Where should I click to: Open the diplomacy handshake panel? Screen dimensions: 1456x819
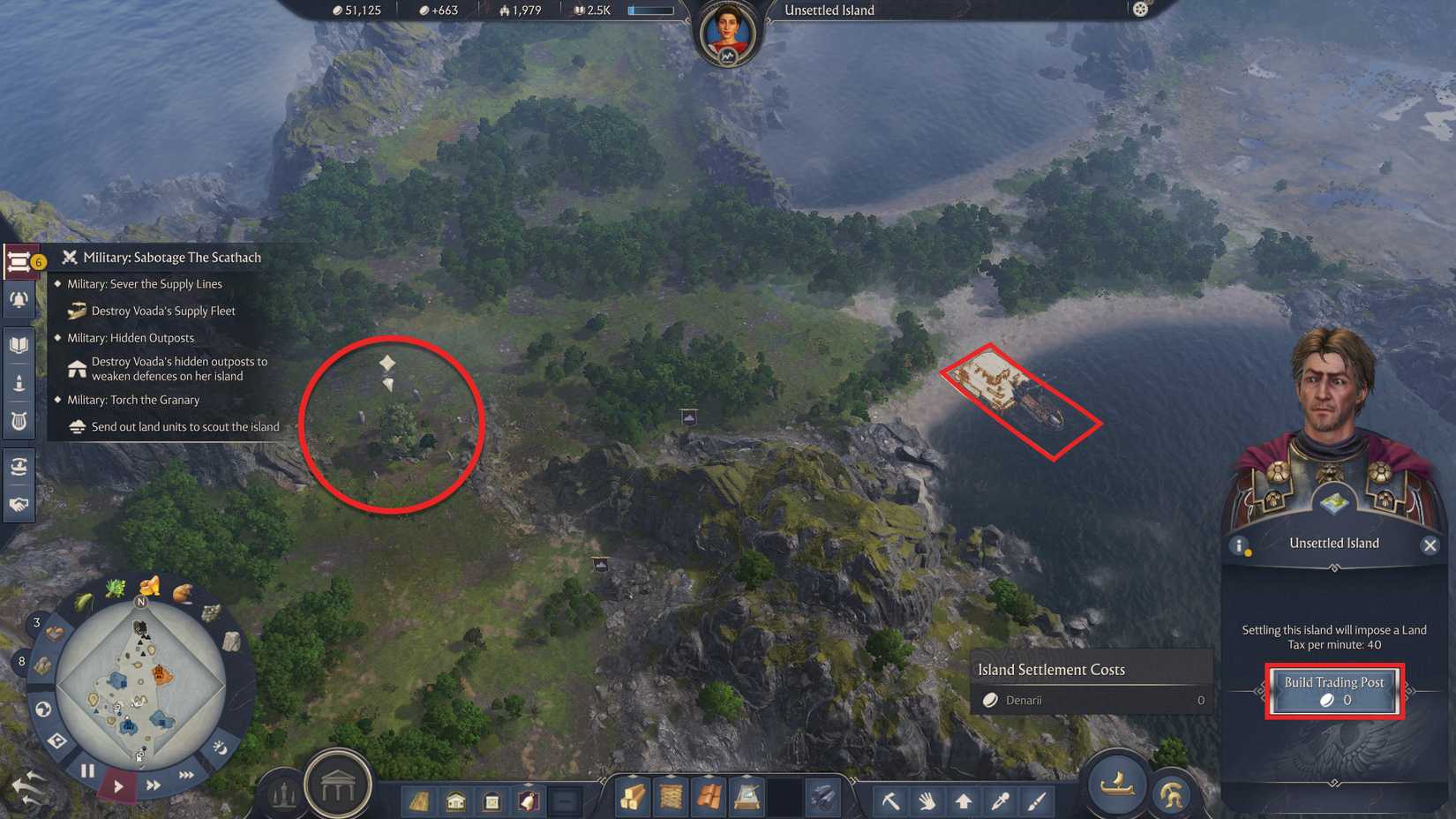pyautogui.click(x=19, y=506)
